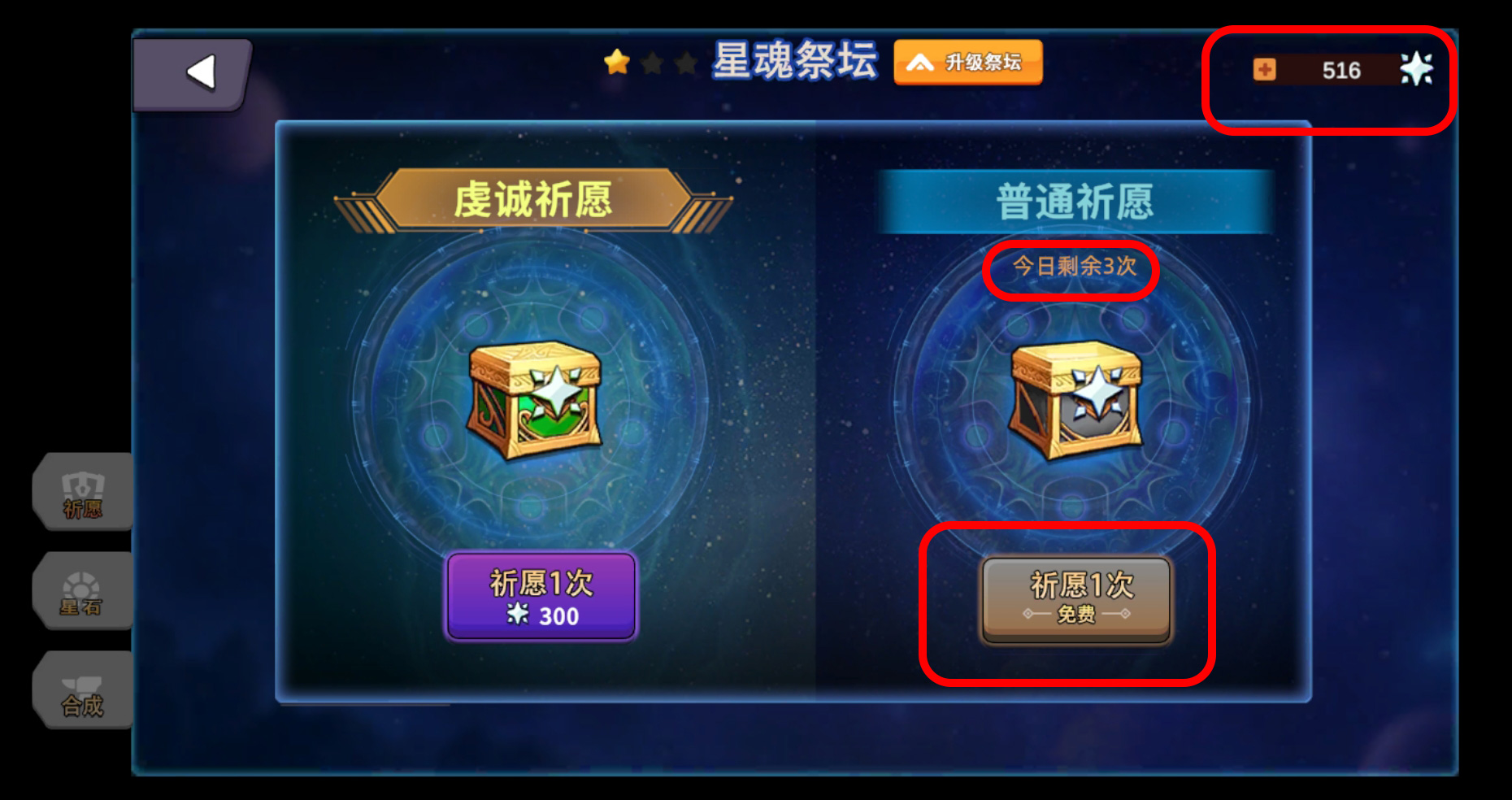This screenshot has height=800, width=1512.
Task: Click the upgrade arrow icon on 升级祭坛 button
Action: click(x=919, y=63)
